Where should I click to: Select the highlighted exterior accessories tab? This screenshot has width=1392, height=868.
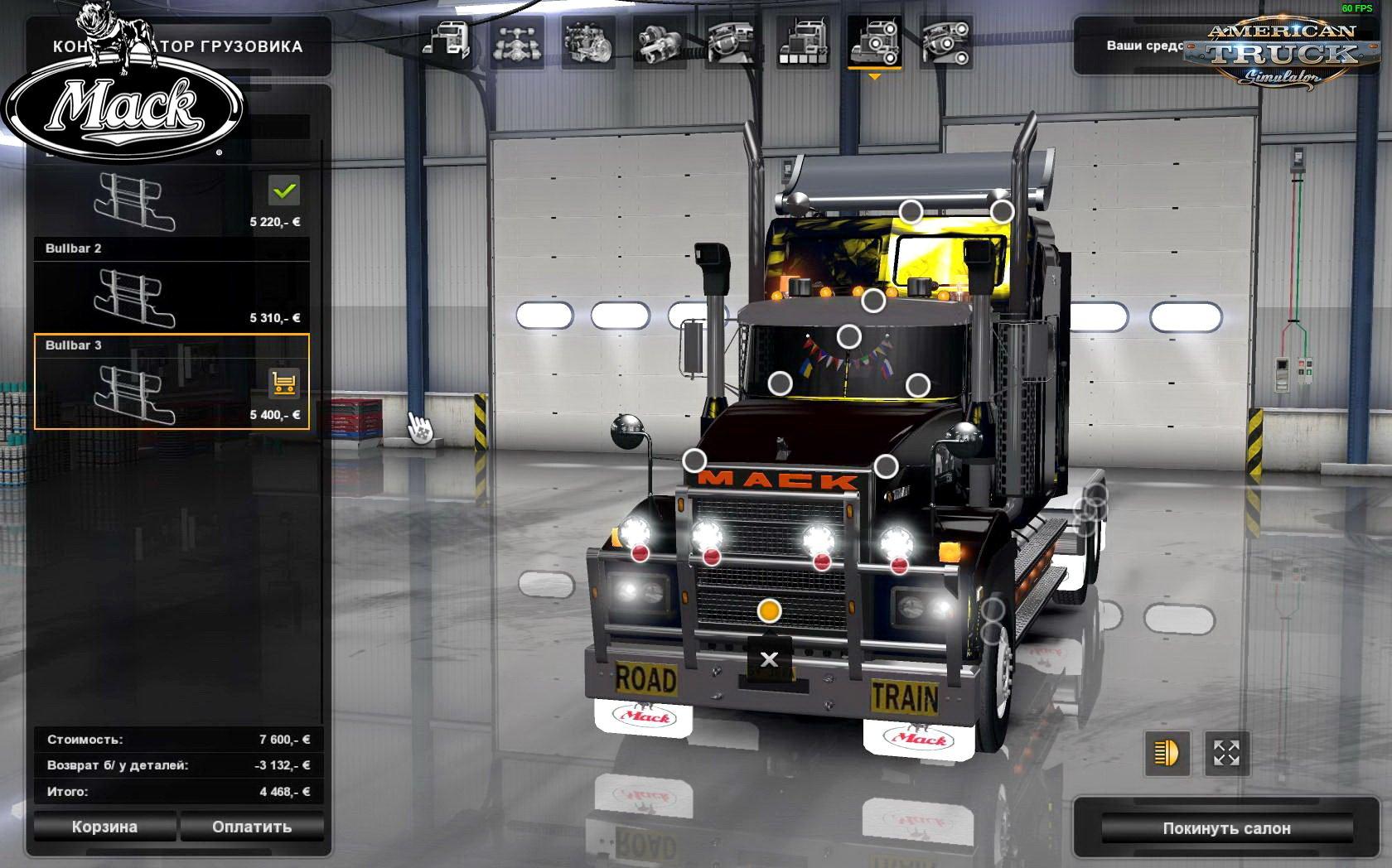point(874,41)
